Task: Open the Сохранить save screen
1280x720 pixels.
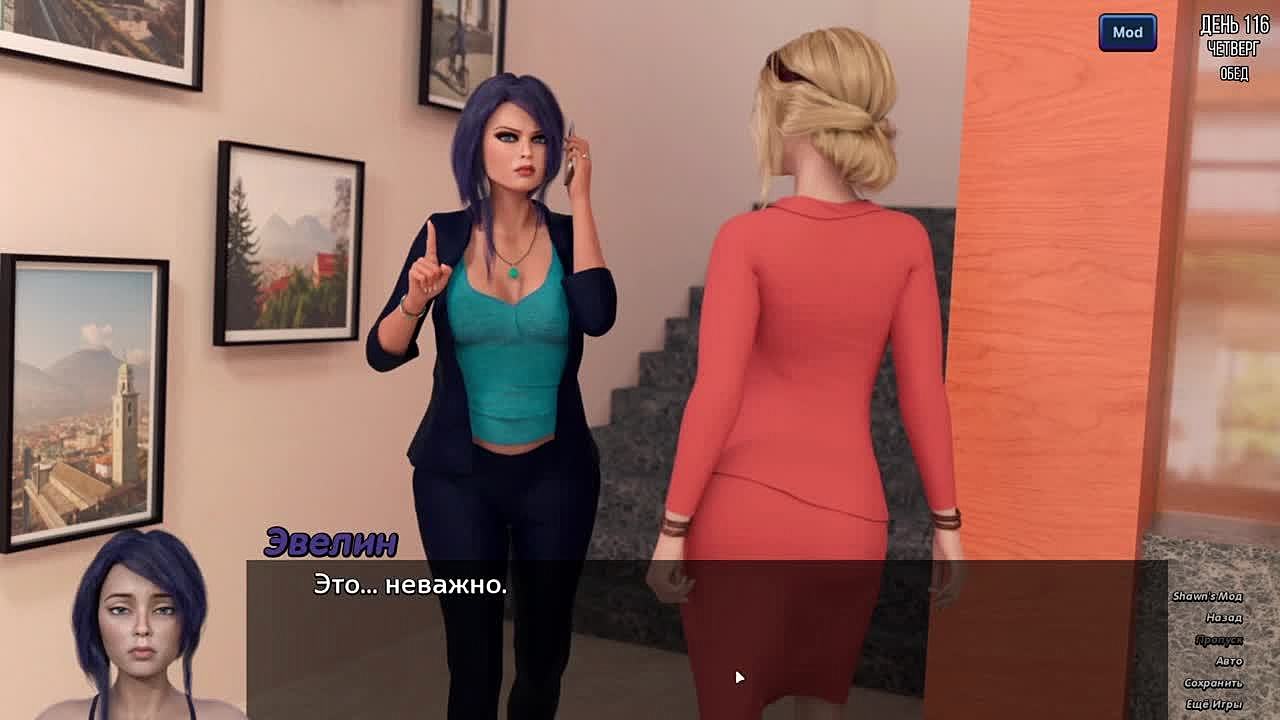Action: [x=1213, y=683]
